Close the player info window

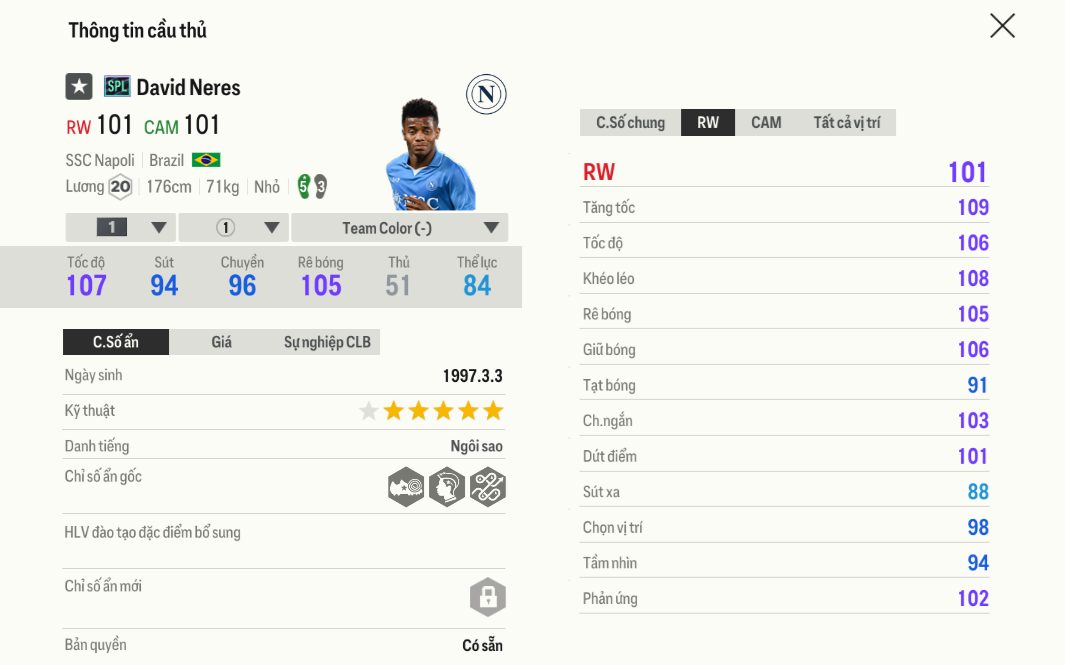[x=1002, y=26]
